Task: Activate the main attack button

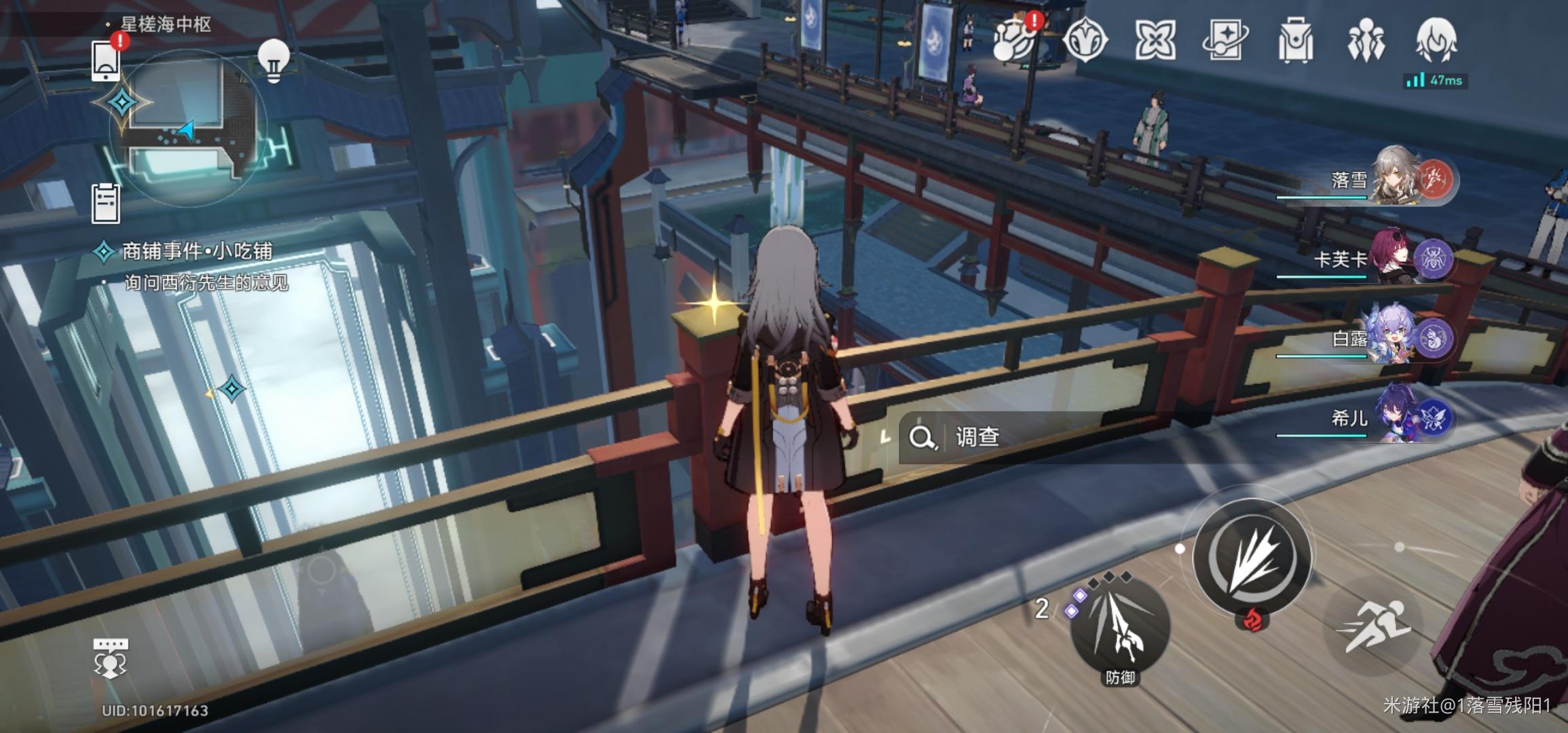Action: 1252,559
